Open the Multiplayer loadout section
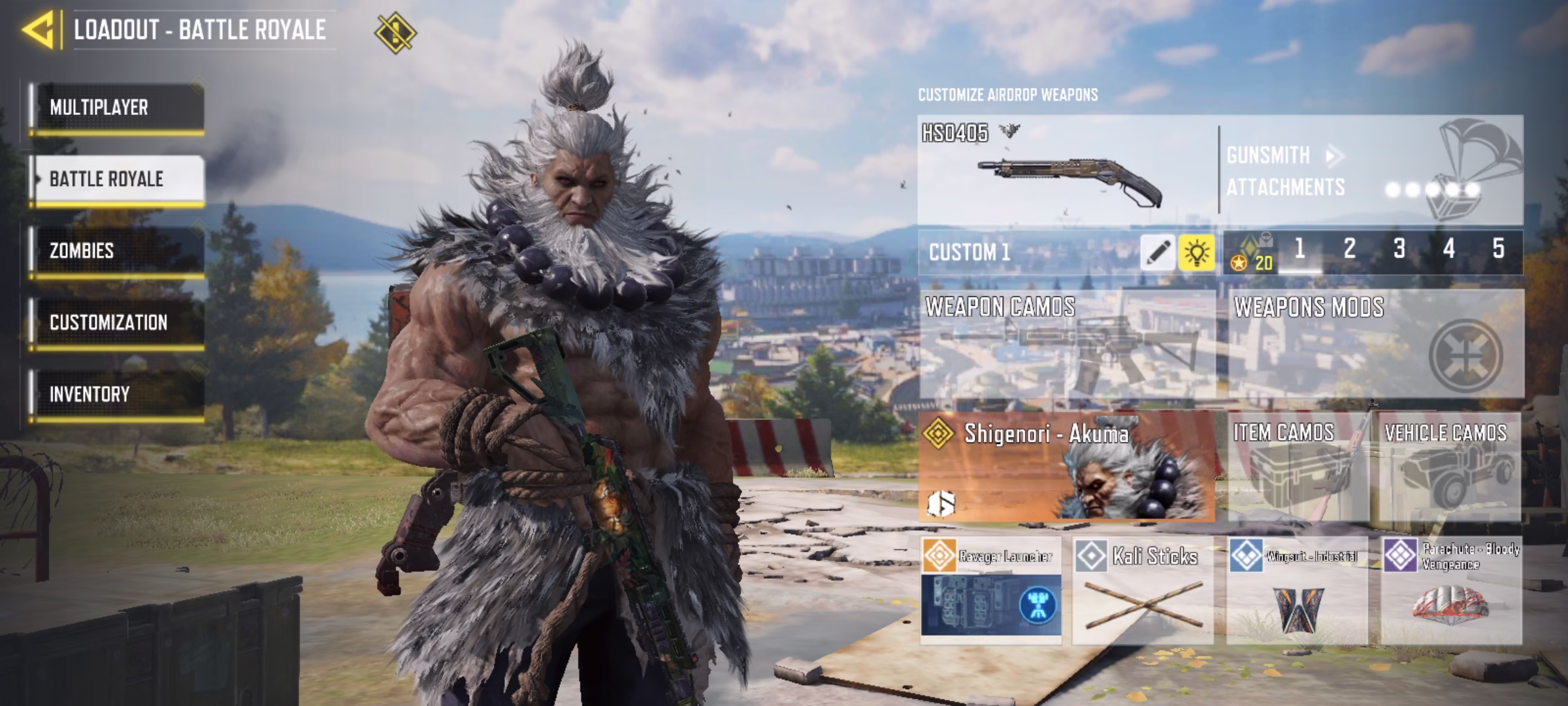Screen dimensions: 1568x706 point(118,108)
